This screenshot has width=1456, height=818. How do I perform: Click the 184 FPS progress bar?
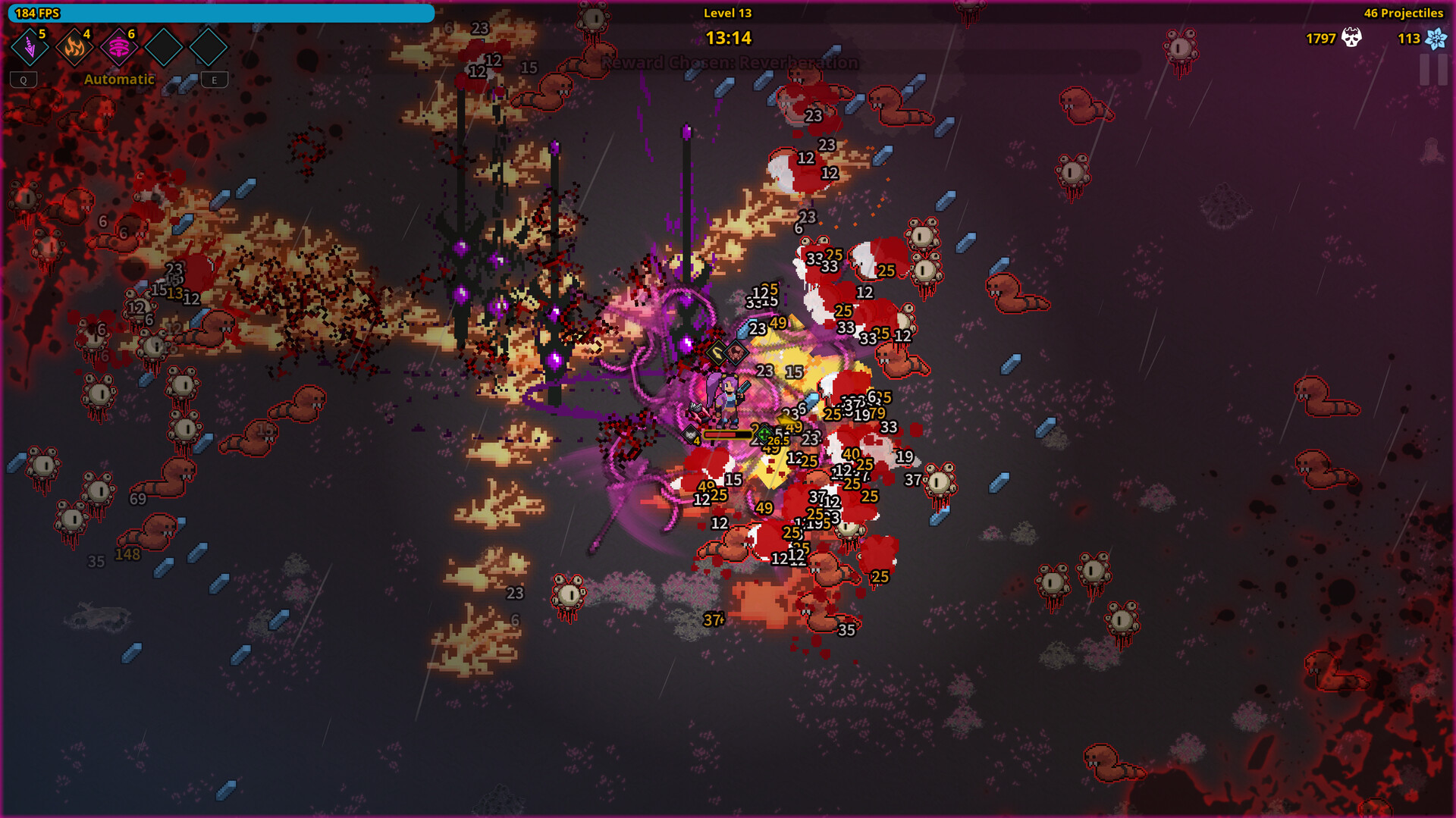[220, 12]
